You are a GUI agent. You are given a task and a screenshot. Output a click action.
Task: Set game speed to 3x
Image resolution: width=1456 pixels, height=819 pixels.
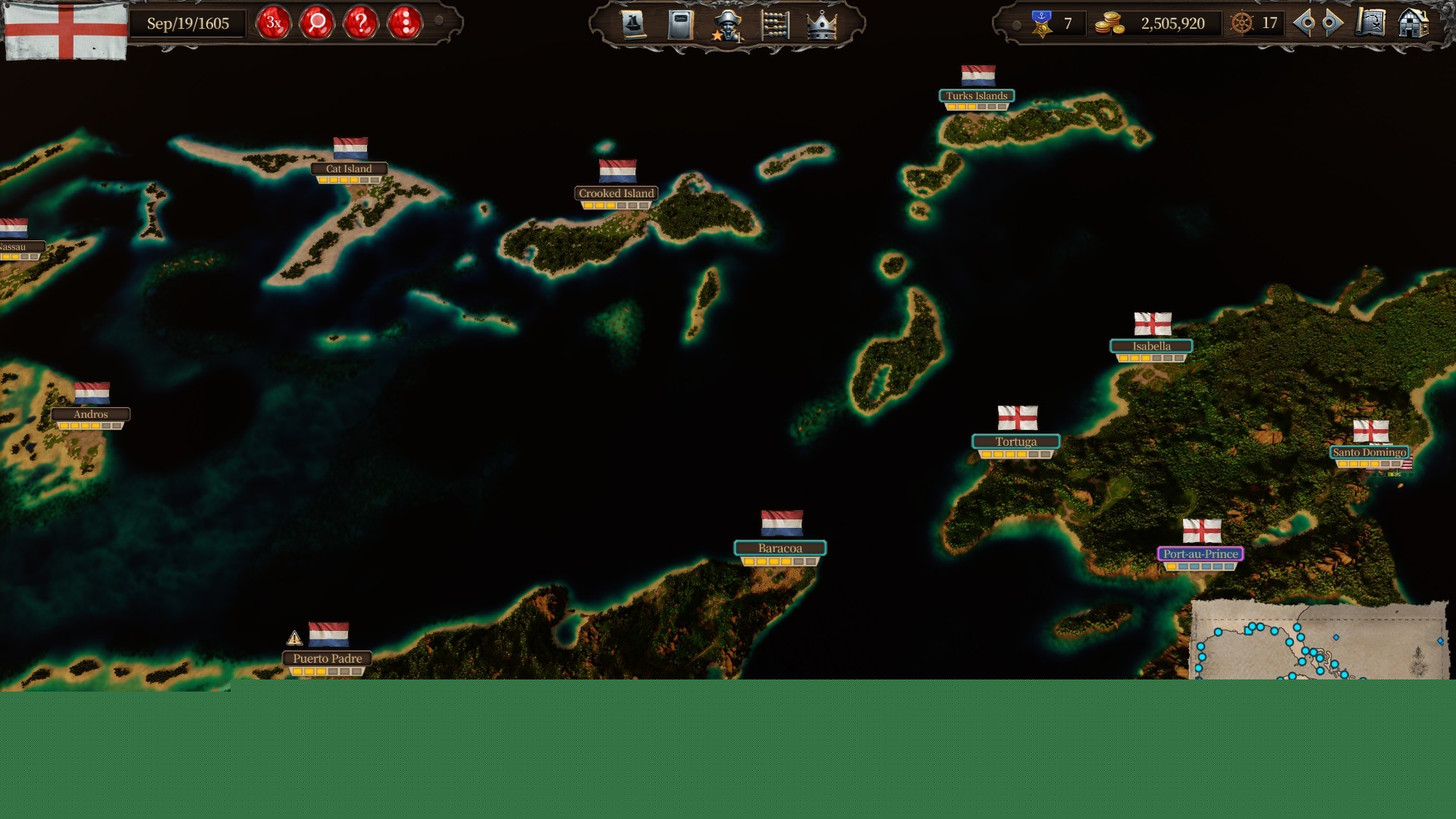point(273,24)
